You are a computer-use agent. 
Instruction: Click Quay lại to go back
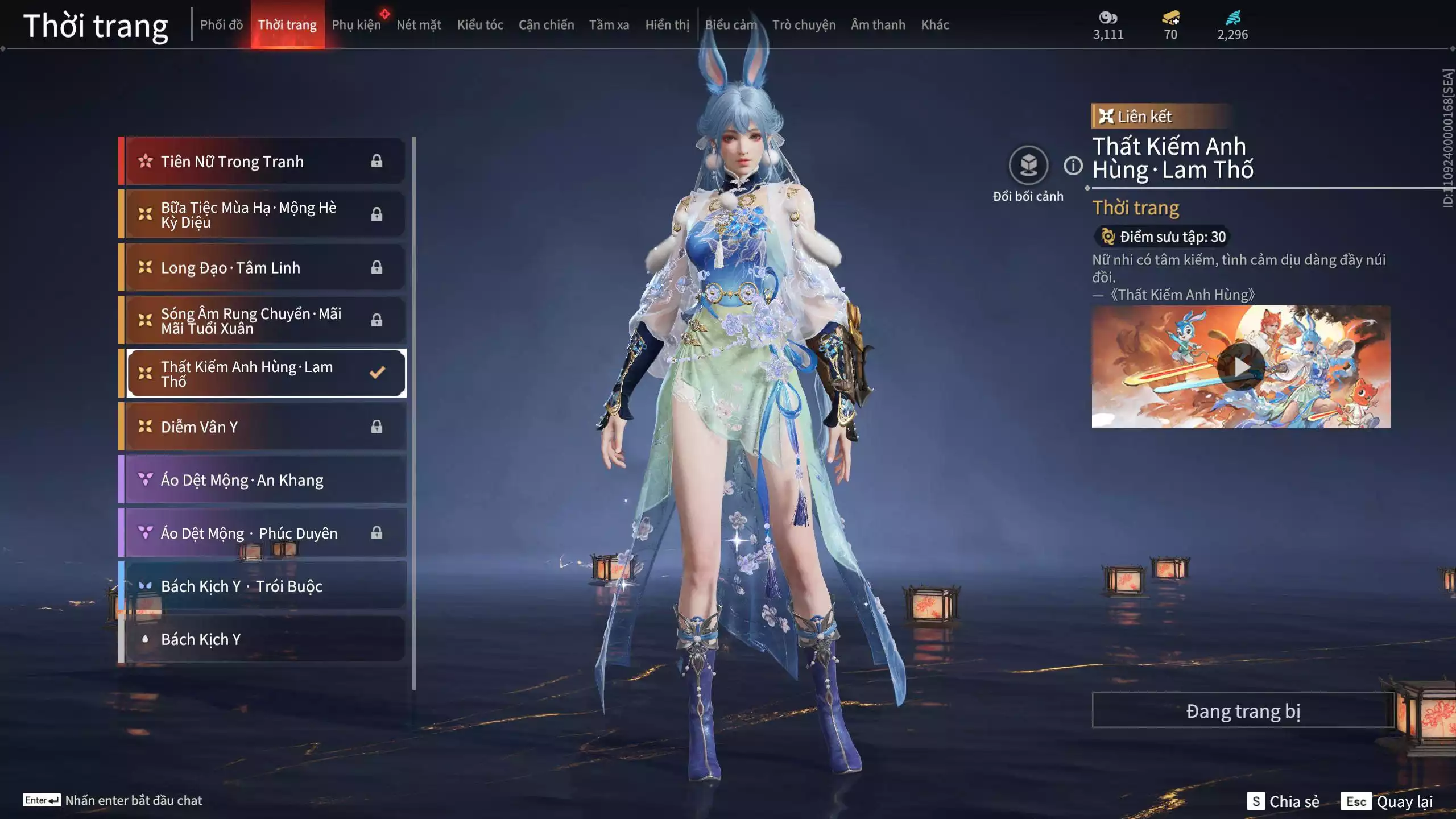1388,801
